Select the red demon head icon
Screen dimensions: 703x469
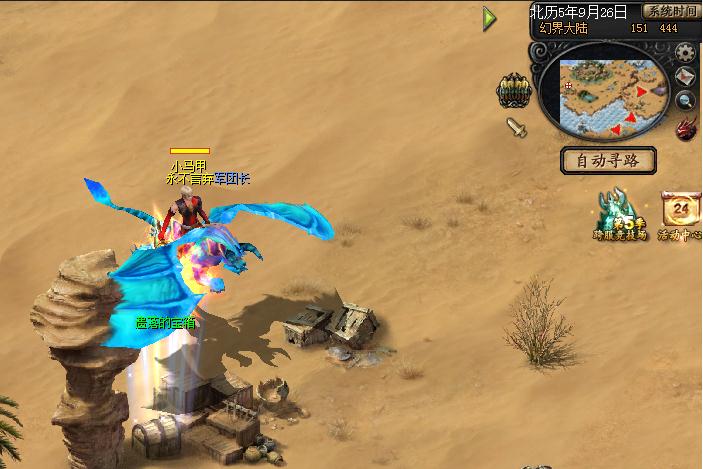coord(686,128)
